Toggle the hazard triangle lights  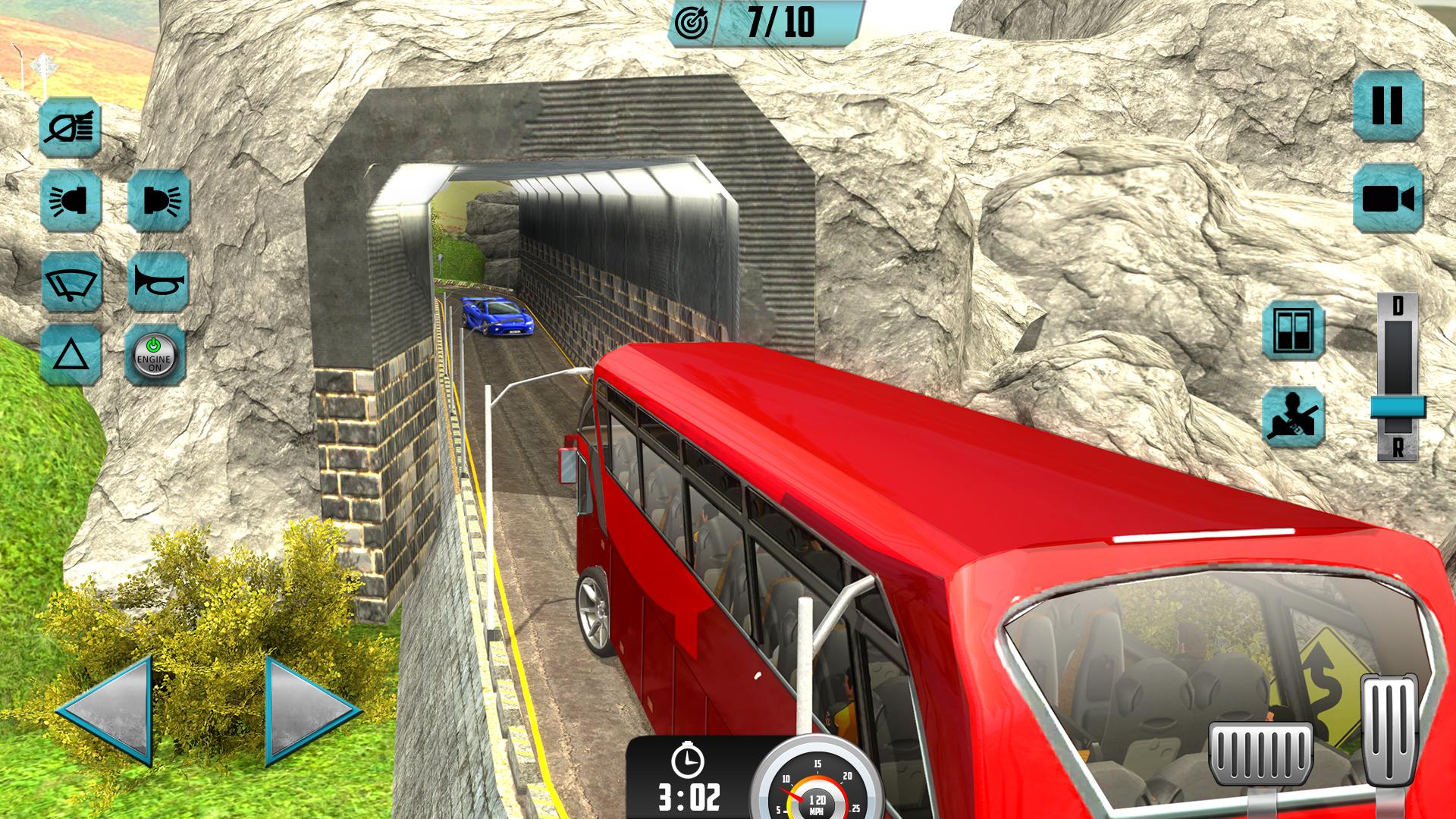pos(71,355)
